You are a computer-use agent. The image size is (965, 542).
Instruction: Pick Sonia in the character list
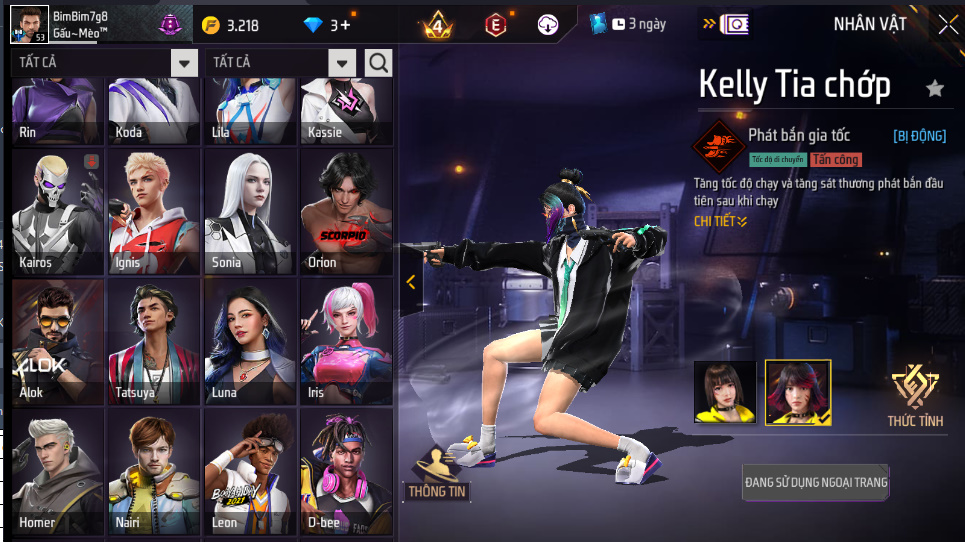tap(250, 211)
